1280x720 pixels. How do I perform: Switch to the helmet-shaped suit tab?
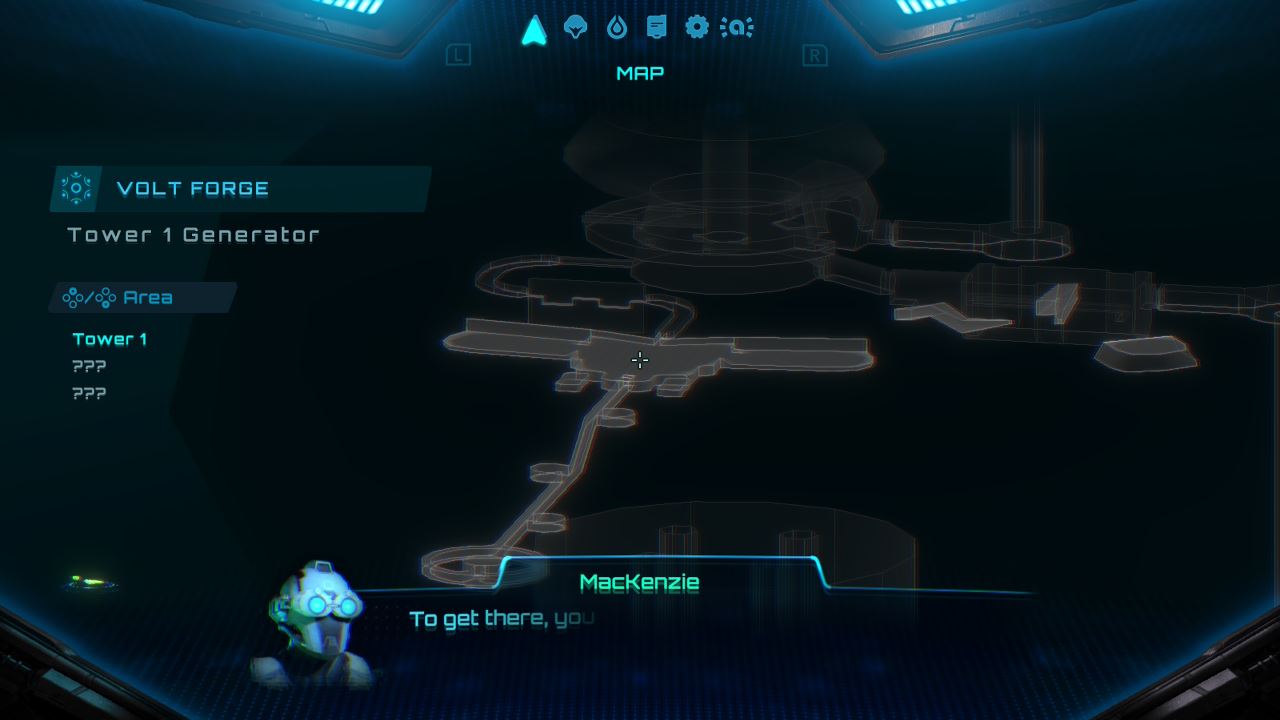575,27
